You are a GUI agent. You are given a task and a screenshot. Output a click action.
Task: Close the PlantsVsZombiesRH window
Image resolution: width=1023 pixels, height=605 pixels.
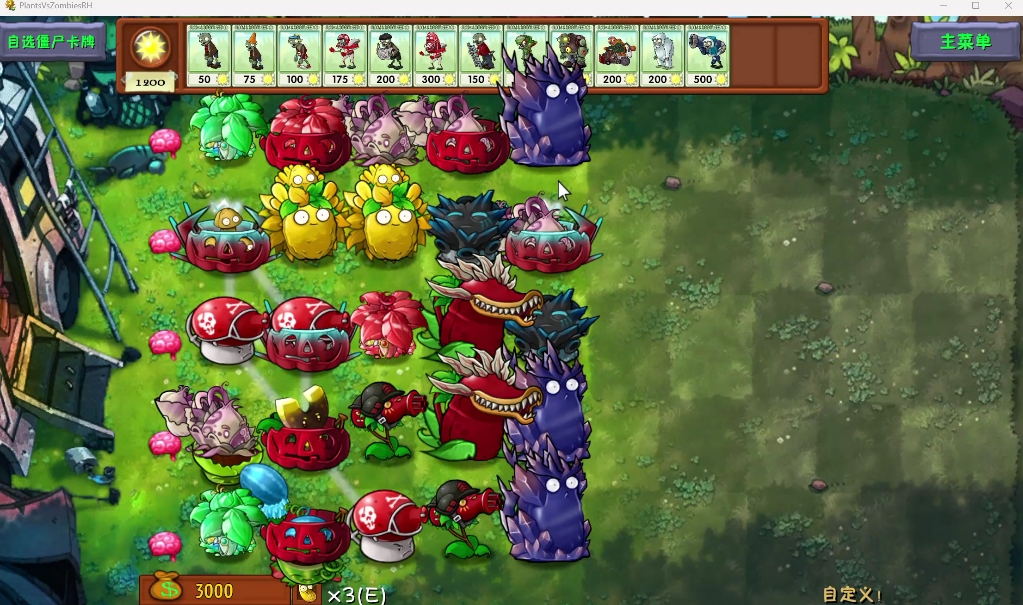click(1008, 6)
